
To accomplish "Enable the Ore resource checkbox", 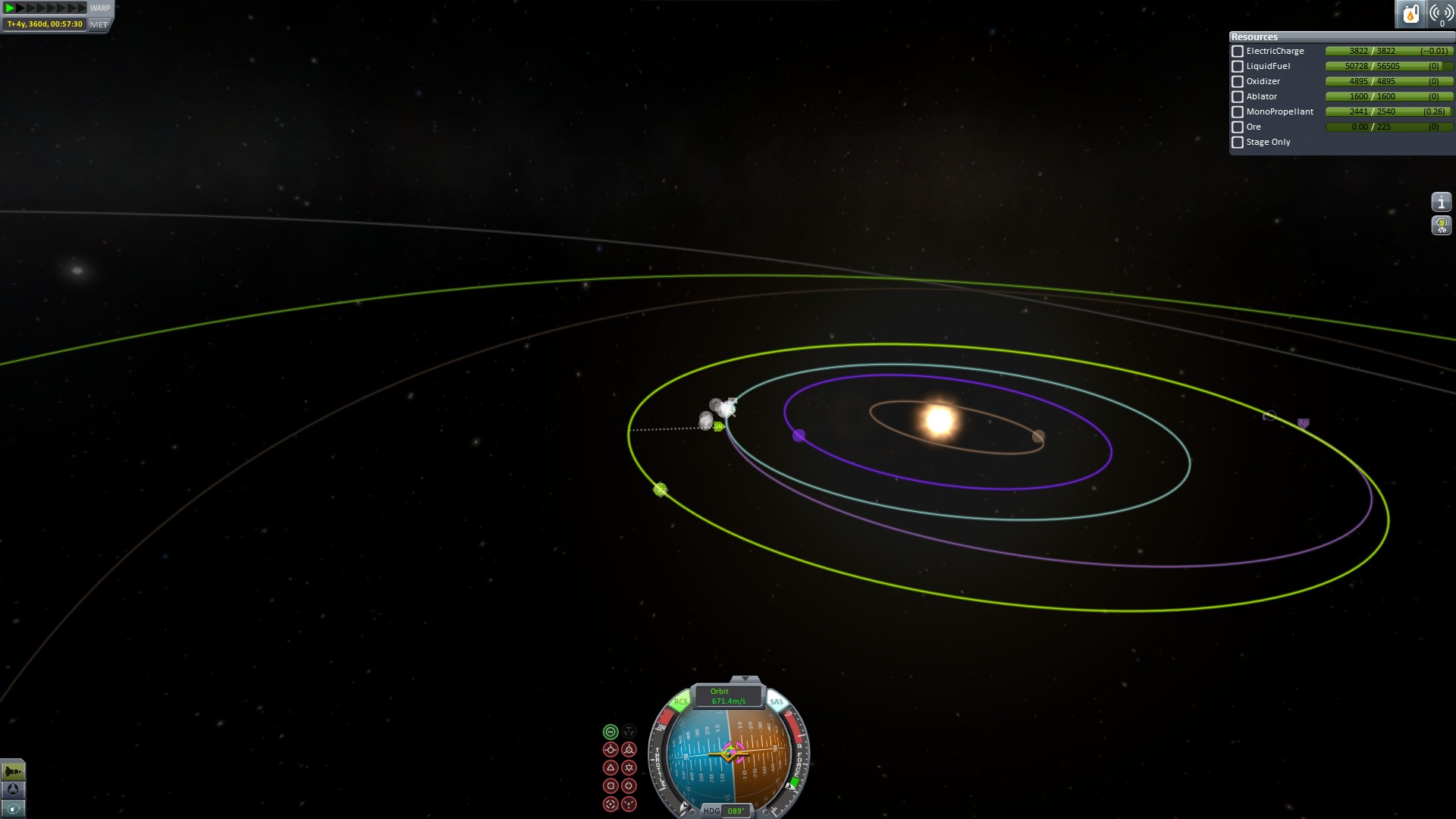I will (1238, 127).
